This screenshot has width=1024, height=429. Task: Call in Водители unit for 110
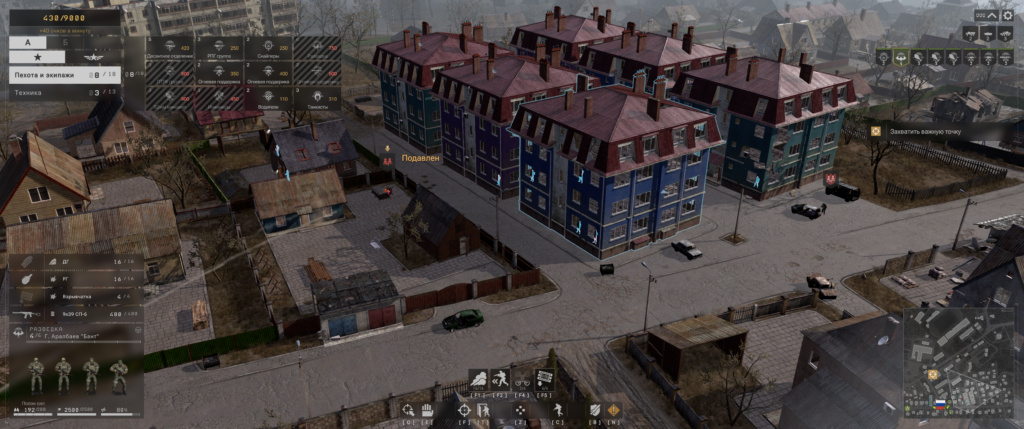267,98
